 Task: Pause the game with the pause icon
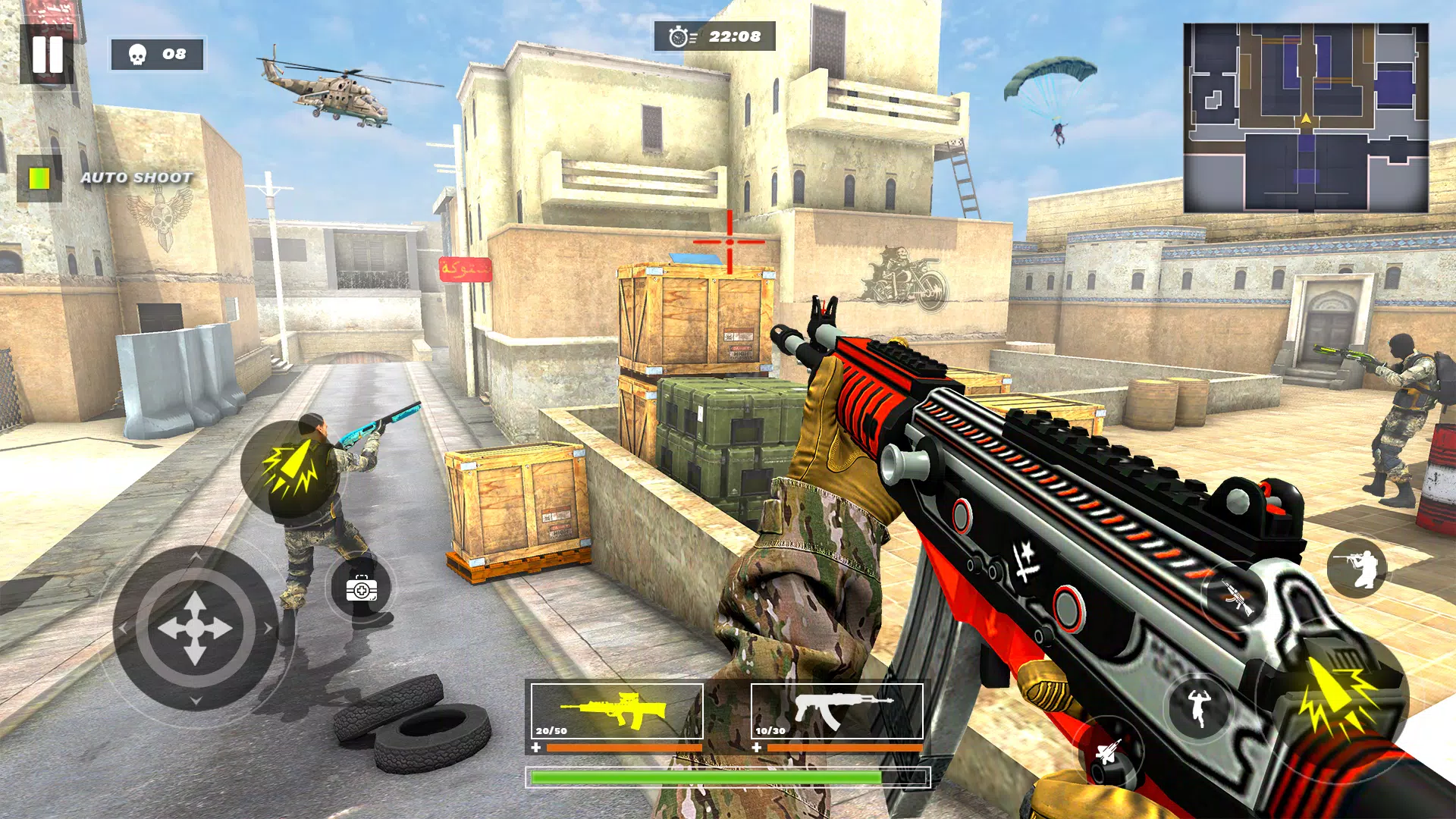tap(47, 53)
